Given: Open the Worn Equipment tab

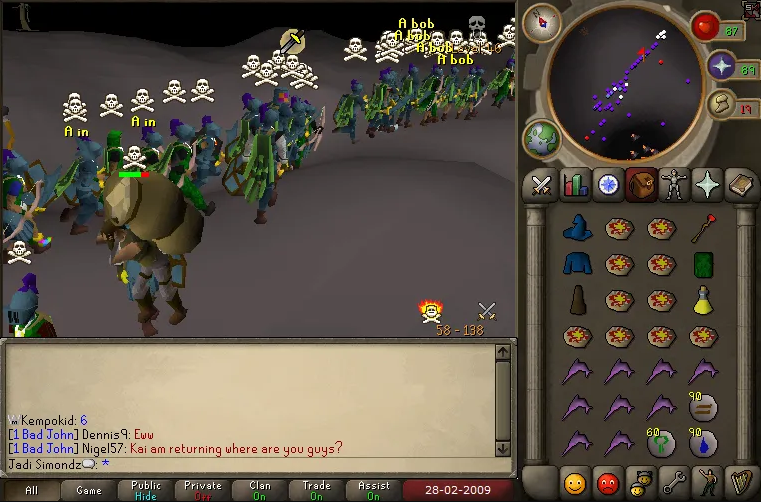Looking at the screenshot, I should coord(673,184).
